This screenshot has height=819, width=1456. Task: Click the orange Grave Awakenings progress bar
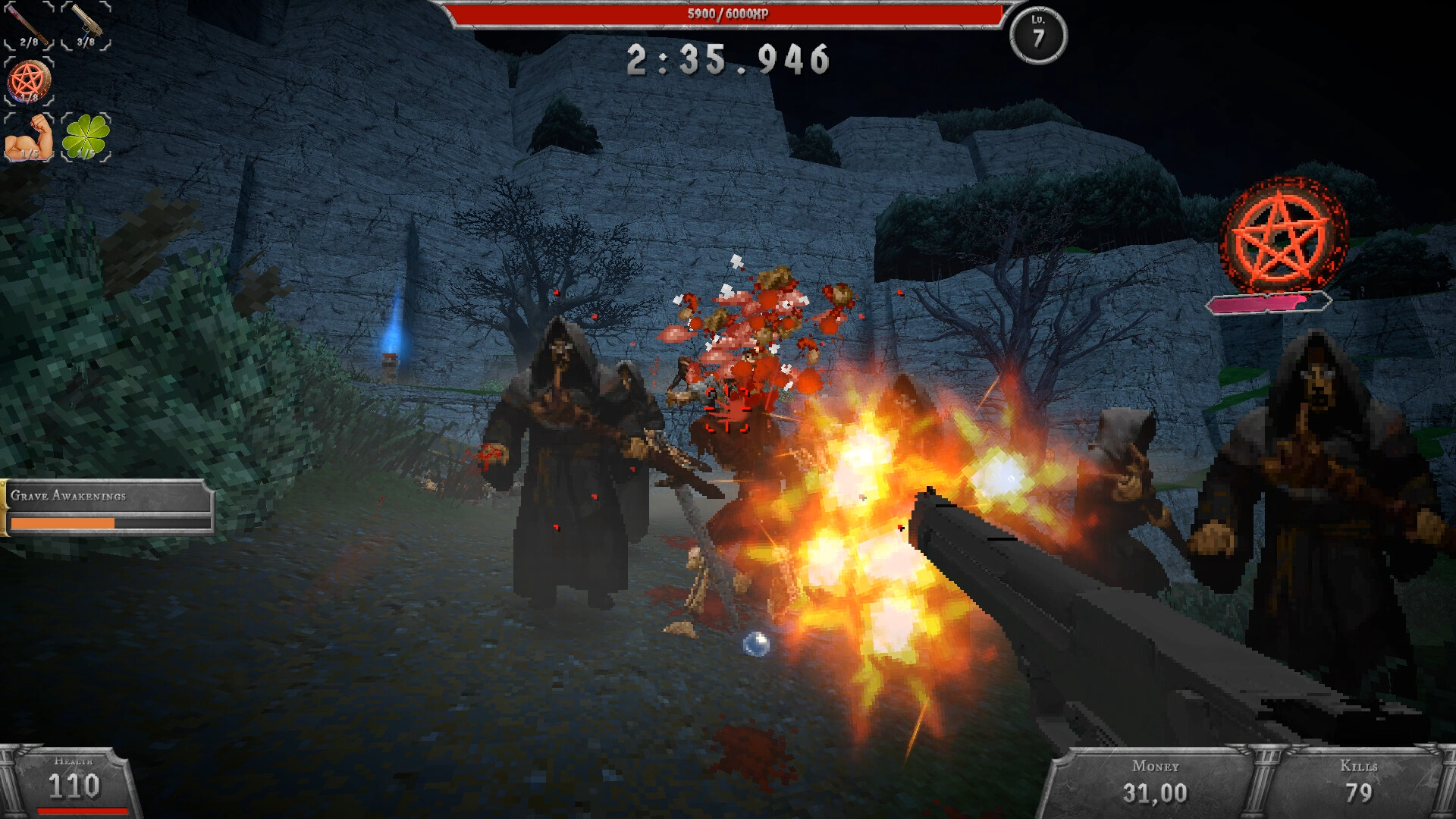[64, 523]
